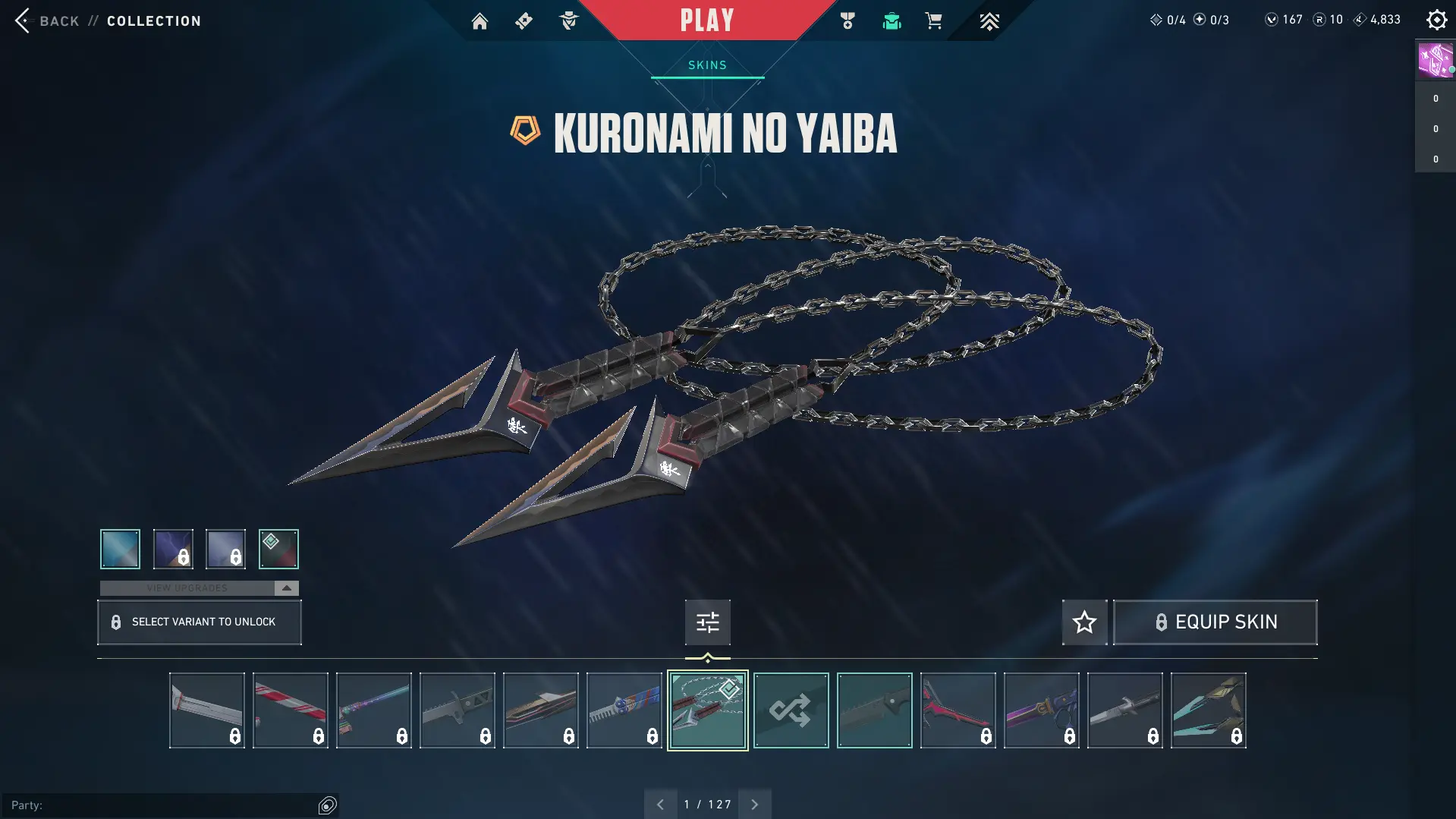This screenshot has height=819, width=1456.
Task: Select the Agents icon in the navbar
Action: pyautogui.click(x=568, y=20)
